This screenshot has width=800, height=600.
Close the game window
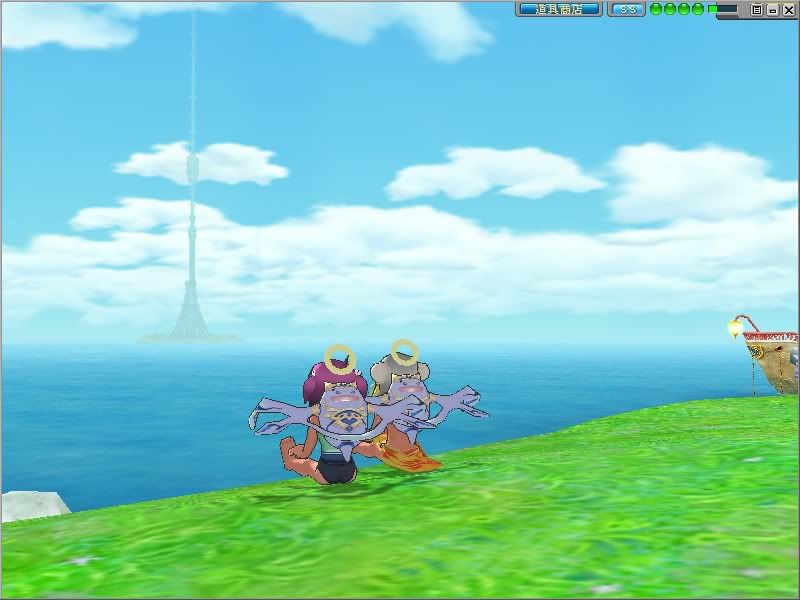point(787,9)
